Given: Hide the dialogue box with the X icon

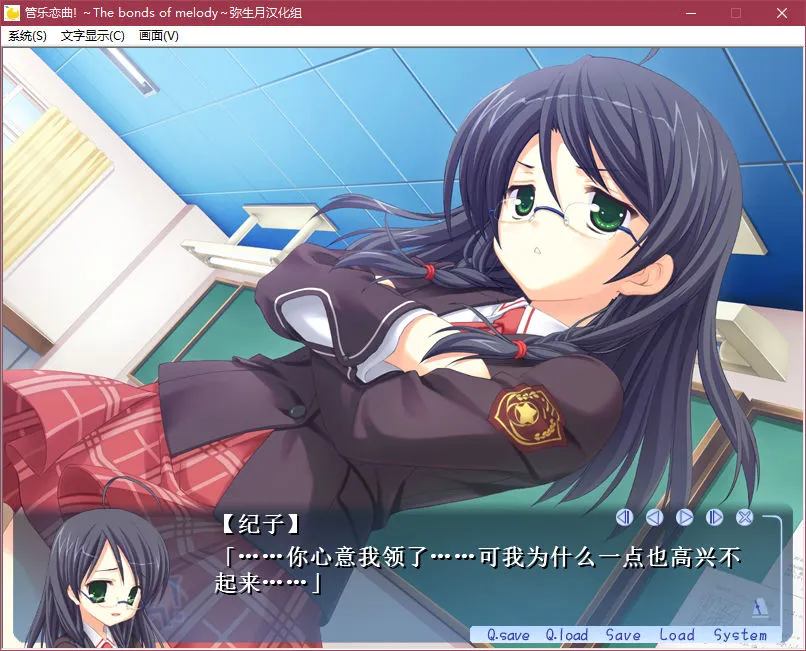Looking at the screenshot, I should pyautogui.click(x=744, y=517).
